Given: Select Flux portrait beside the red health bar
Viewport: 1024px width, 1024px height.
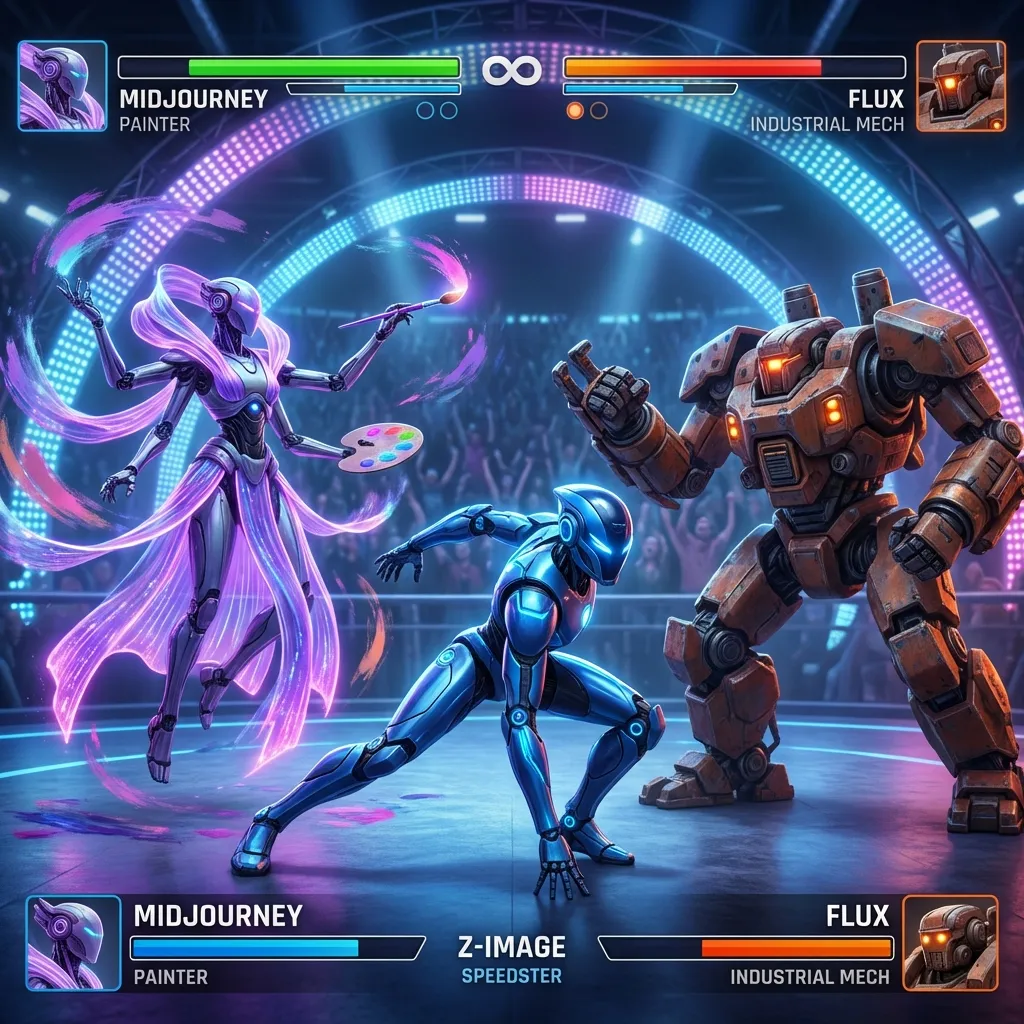Looking at the screenshot, I should (961, 86).
